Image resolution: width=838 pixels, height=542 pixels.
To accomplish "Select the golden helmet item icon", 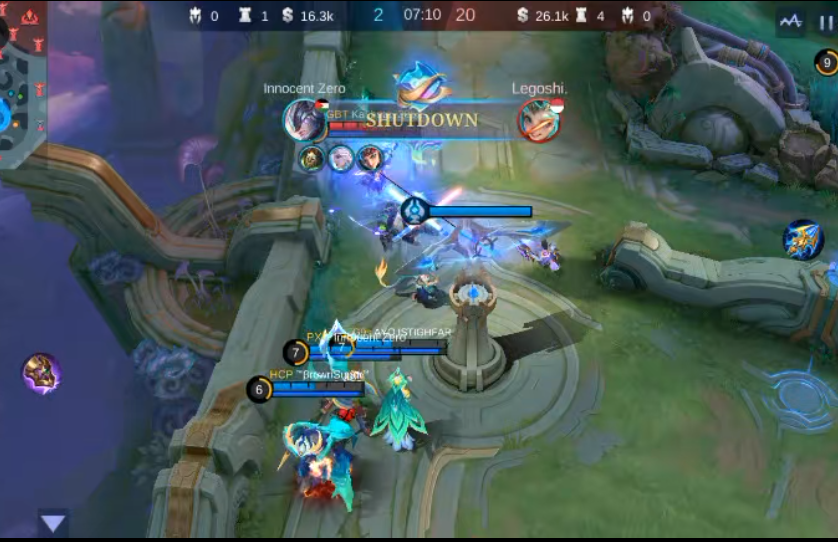I will point(42,373).
